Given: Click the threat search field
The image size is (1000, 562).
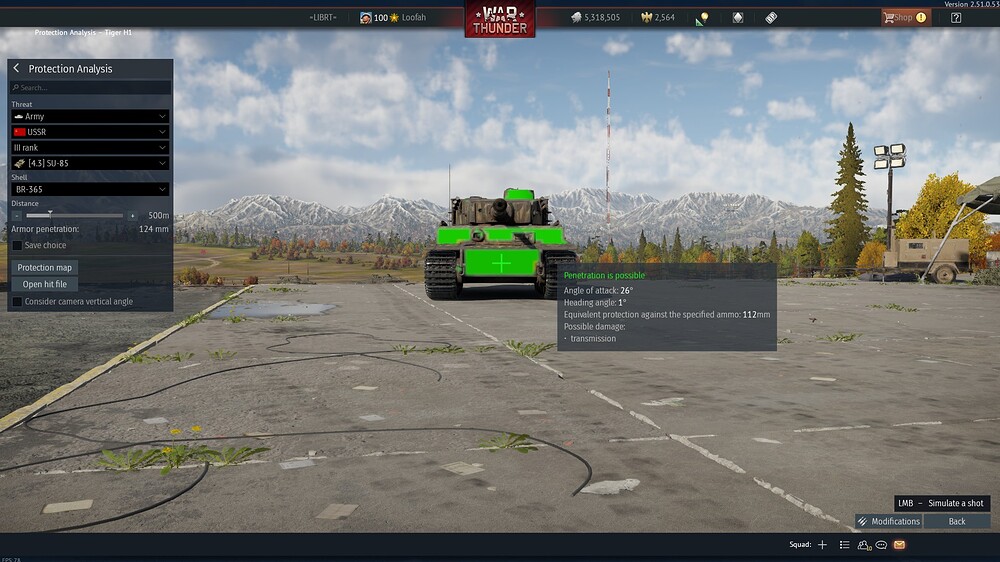Looking at the screenshot, I should (x=90, y=88).
